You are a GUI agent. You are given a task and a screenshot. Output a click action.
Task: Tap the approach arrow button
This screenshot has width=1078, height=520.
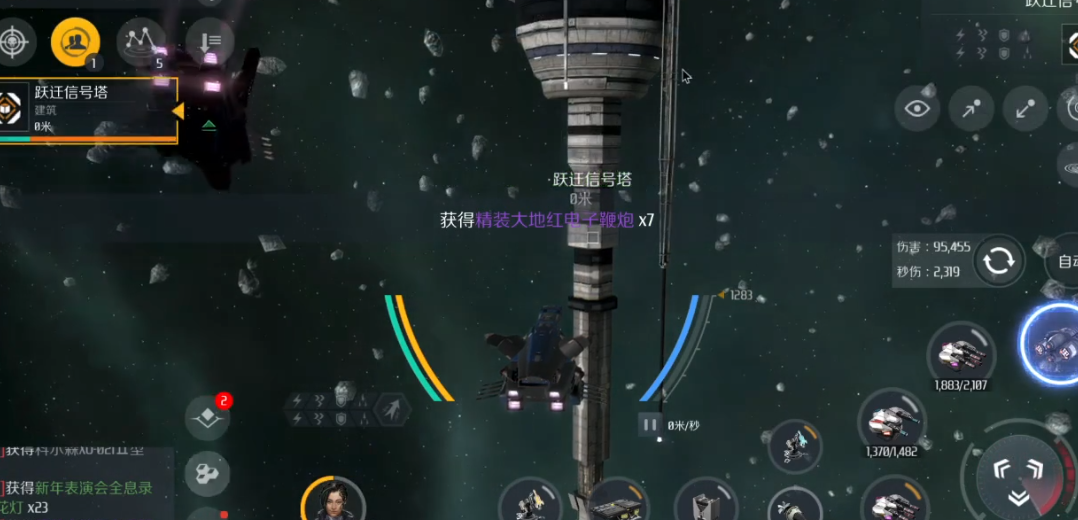[x=971, y=109]
